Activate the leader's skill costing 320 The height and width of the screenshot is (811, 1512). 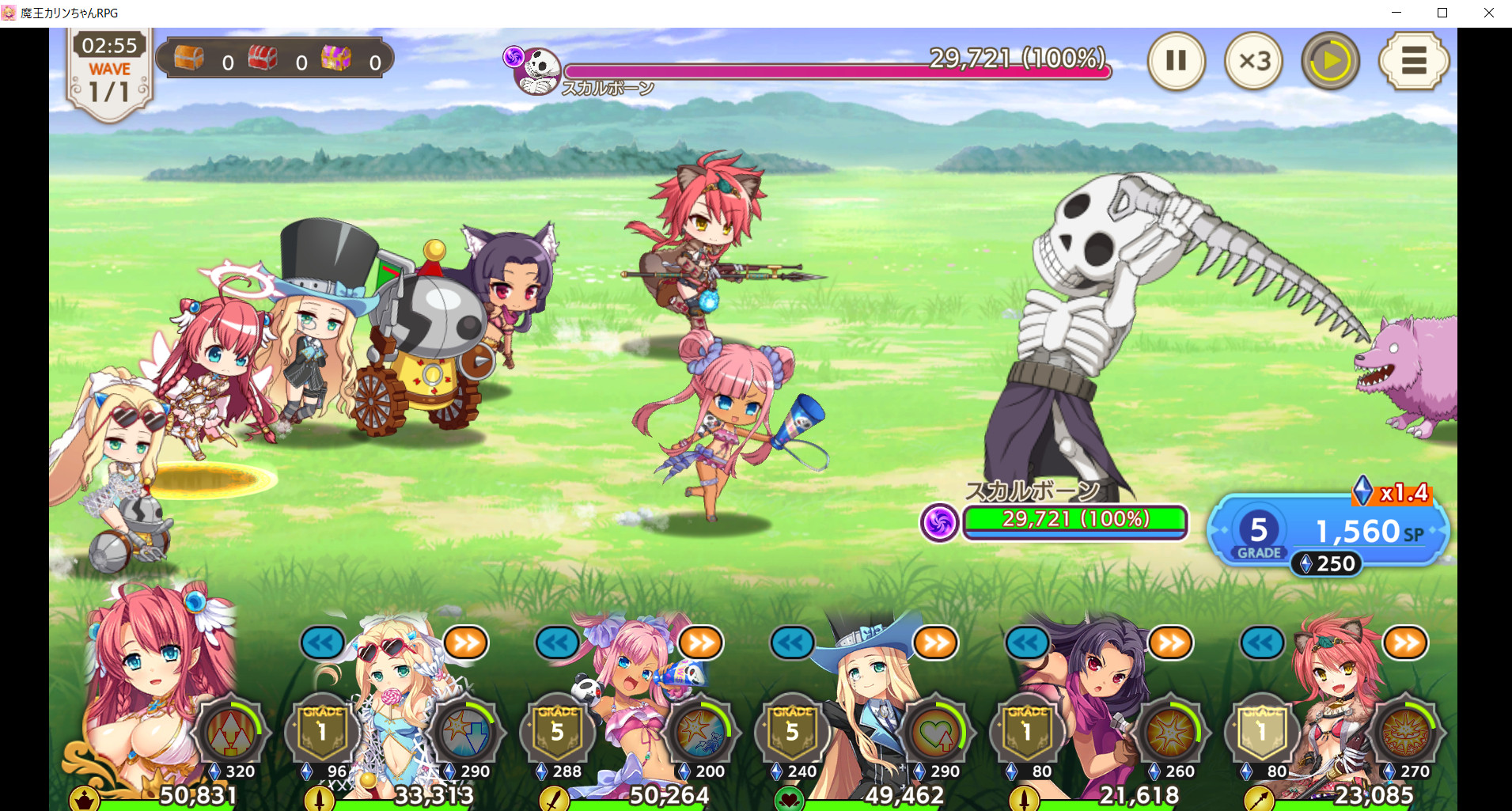231,733
